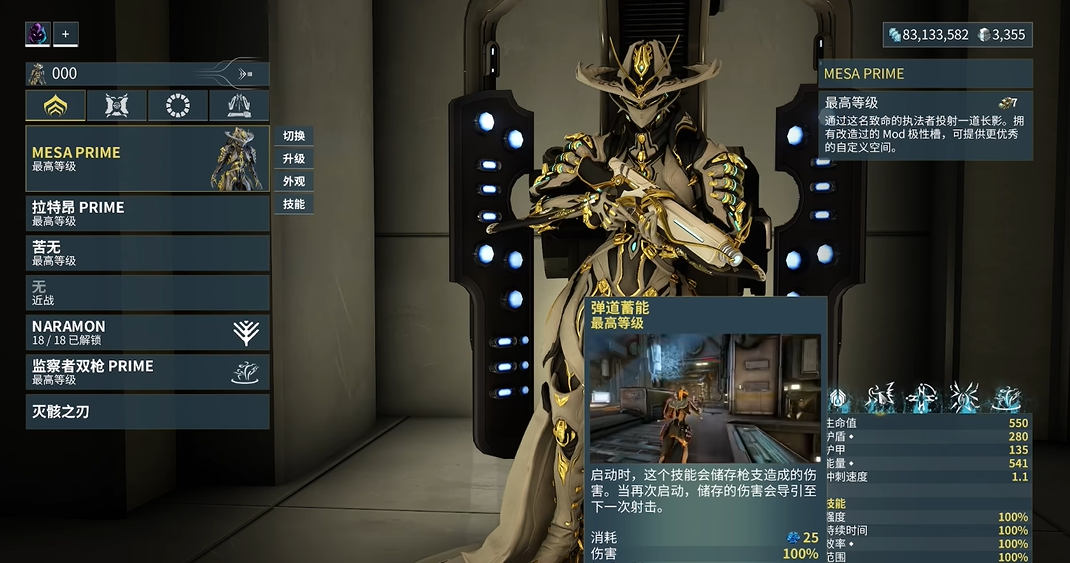This screenshot has width=1070, height=563.
Task: Select the empty 近战 melee slot
Action: tap(147, 292)
